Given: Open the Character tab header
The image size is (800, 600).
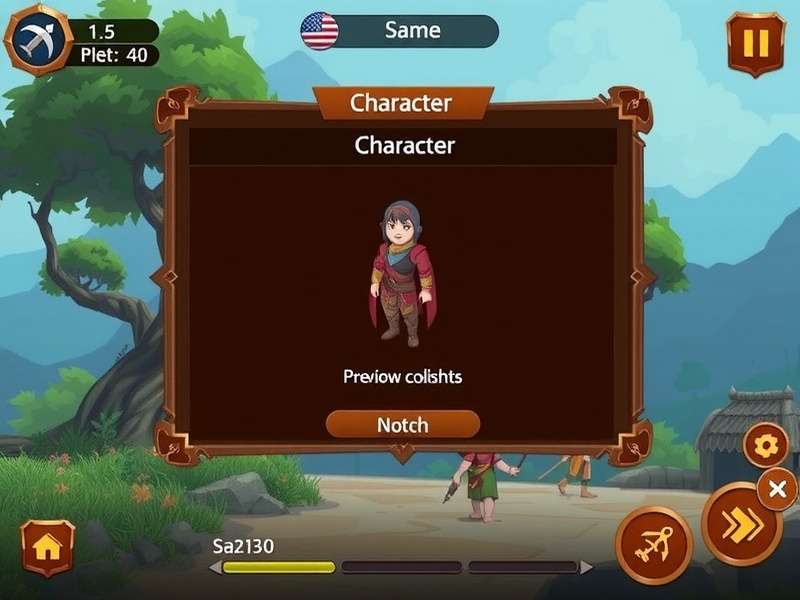Looking at the screenshot, I should (x=401, y=103).
